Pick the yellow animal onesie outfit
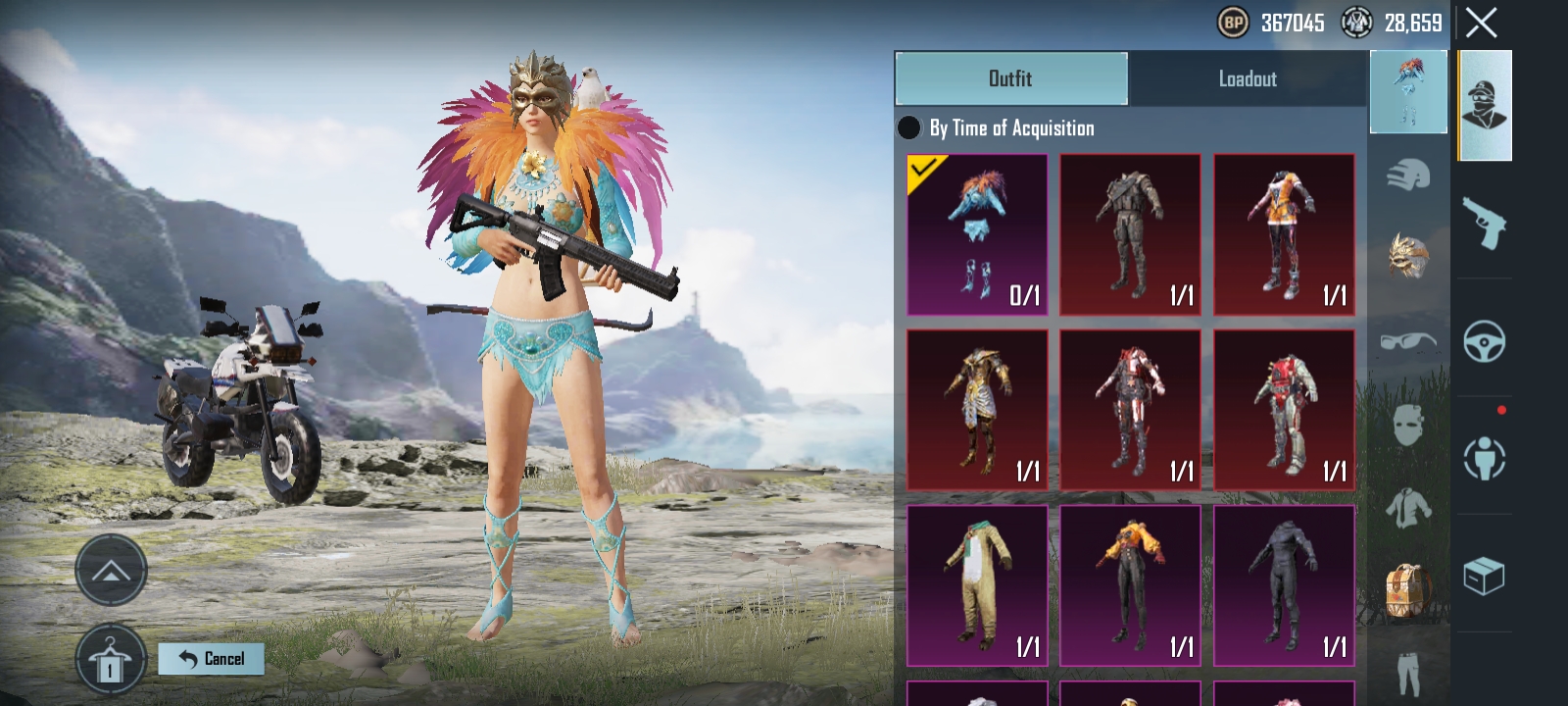The width and height of the screenshot is (1568, 706). coord(977,585)
